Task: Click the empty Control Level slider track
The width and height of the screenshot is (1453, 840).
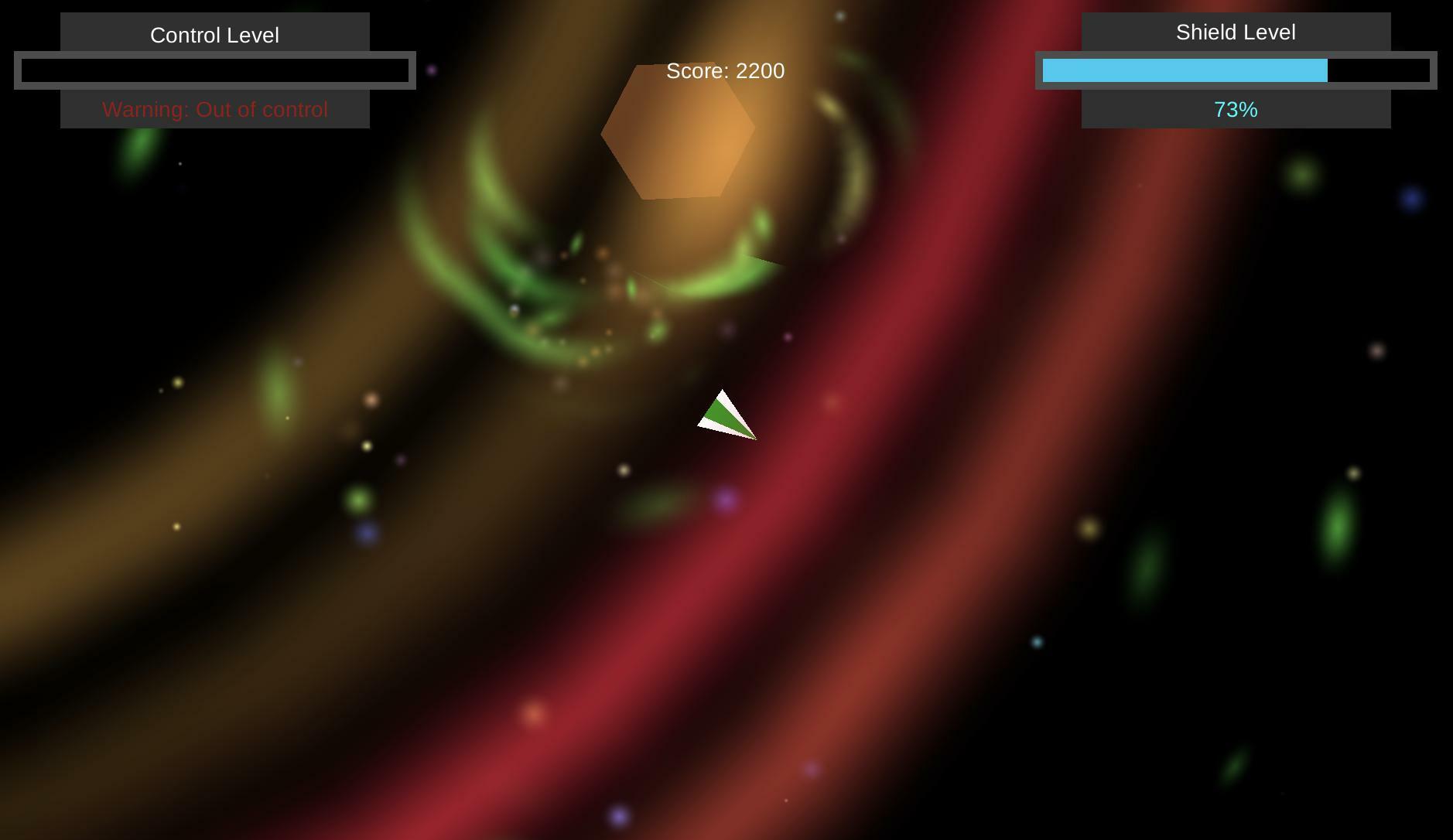Action: coord(215,70)
